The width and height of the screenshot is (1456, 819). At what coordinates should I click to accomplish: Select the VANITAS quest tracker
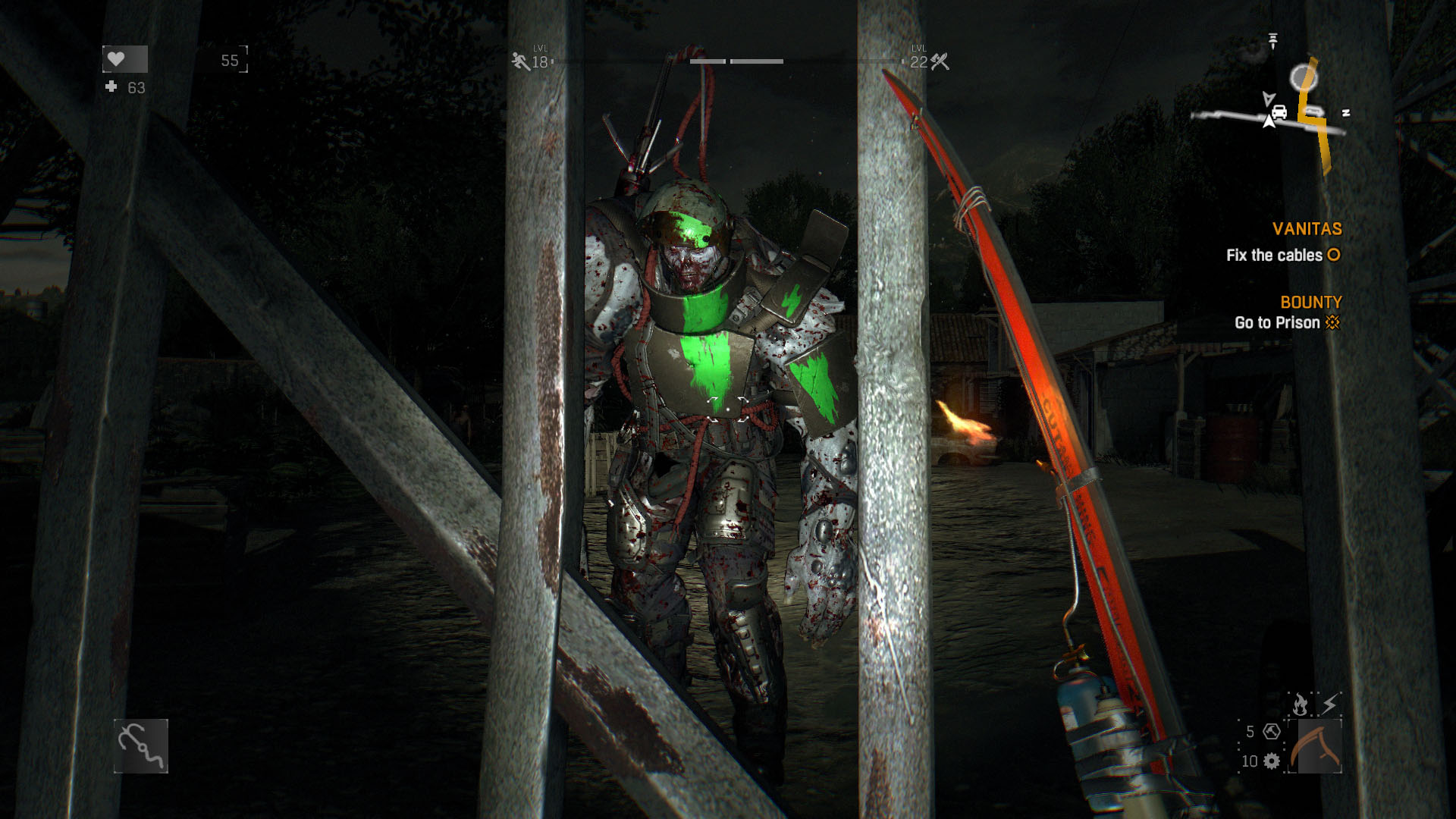[1307, 229]
